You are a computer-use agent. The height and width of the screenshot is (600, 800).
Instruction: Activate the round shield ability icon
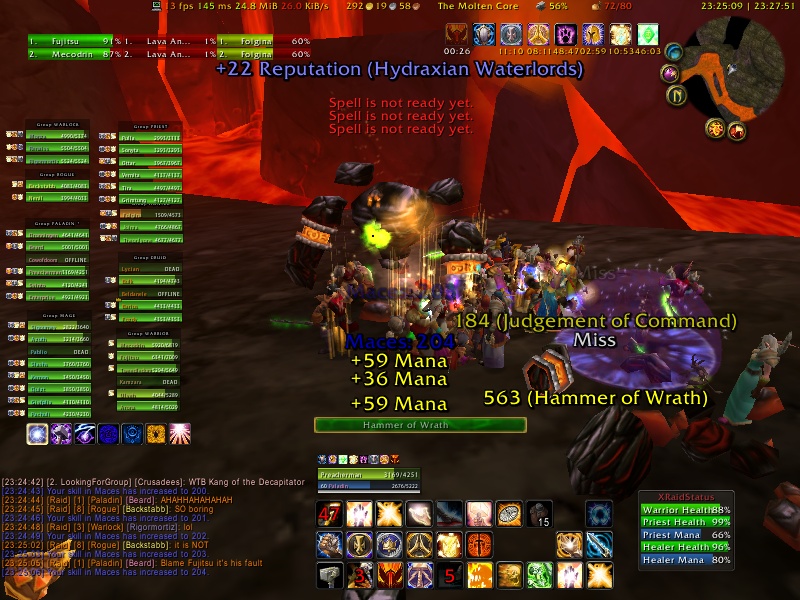(510, 514)
